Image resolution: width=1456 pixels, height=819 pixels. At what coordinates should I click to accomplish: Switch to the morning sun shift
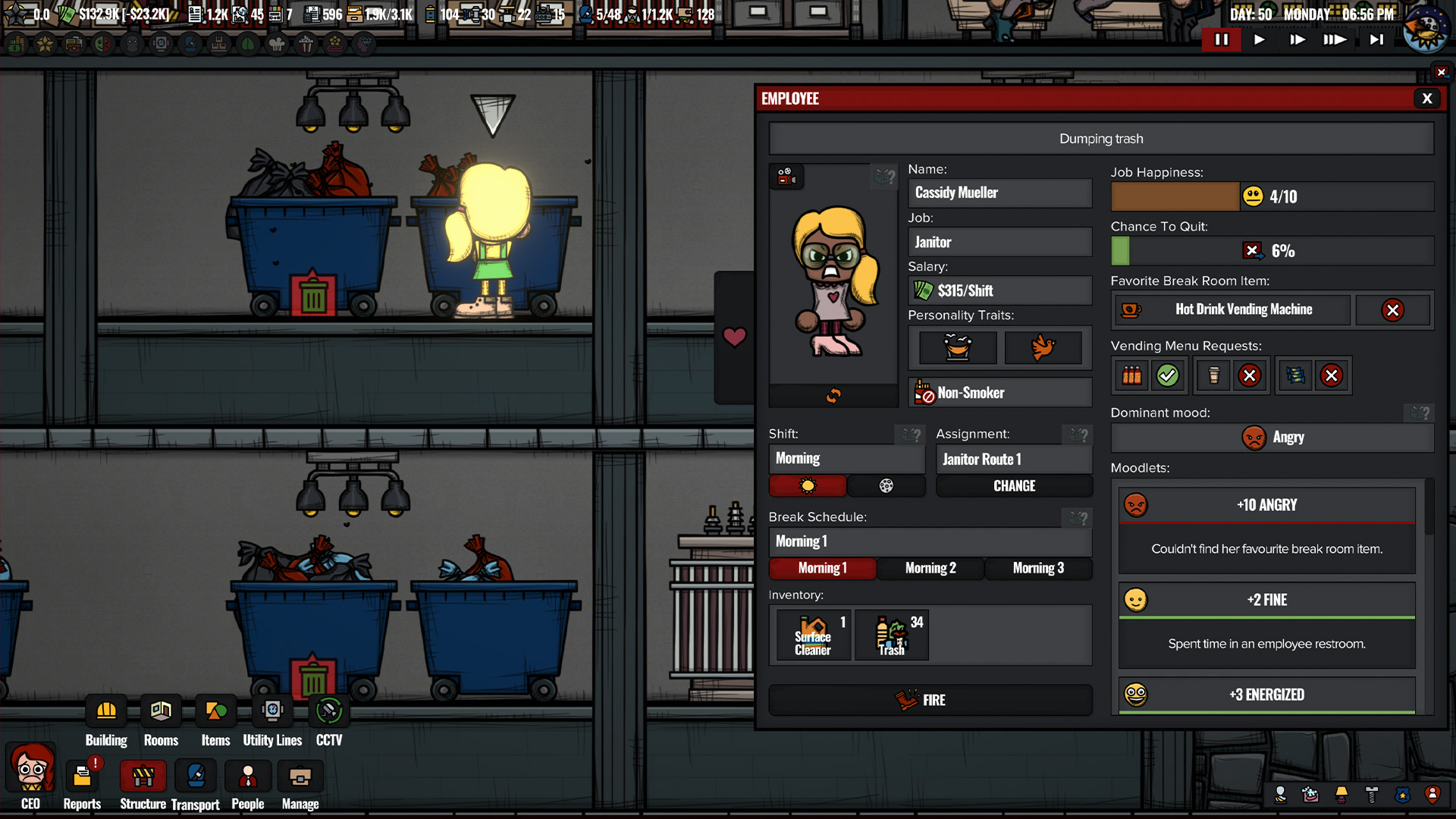[x=808, y=486]
